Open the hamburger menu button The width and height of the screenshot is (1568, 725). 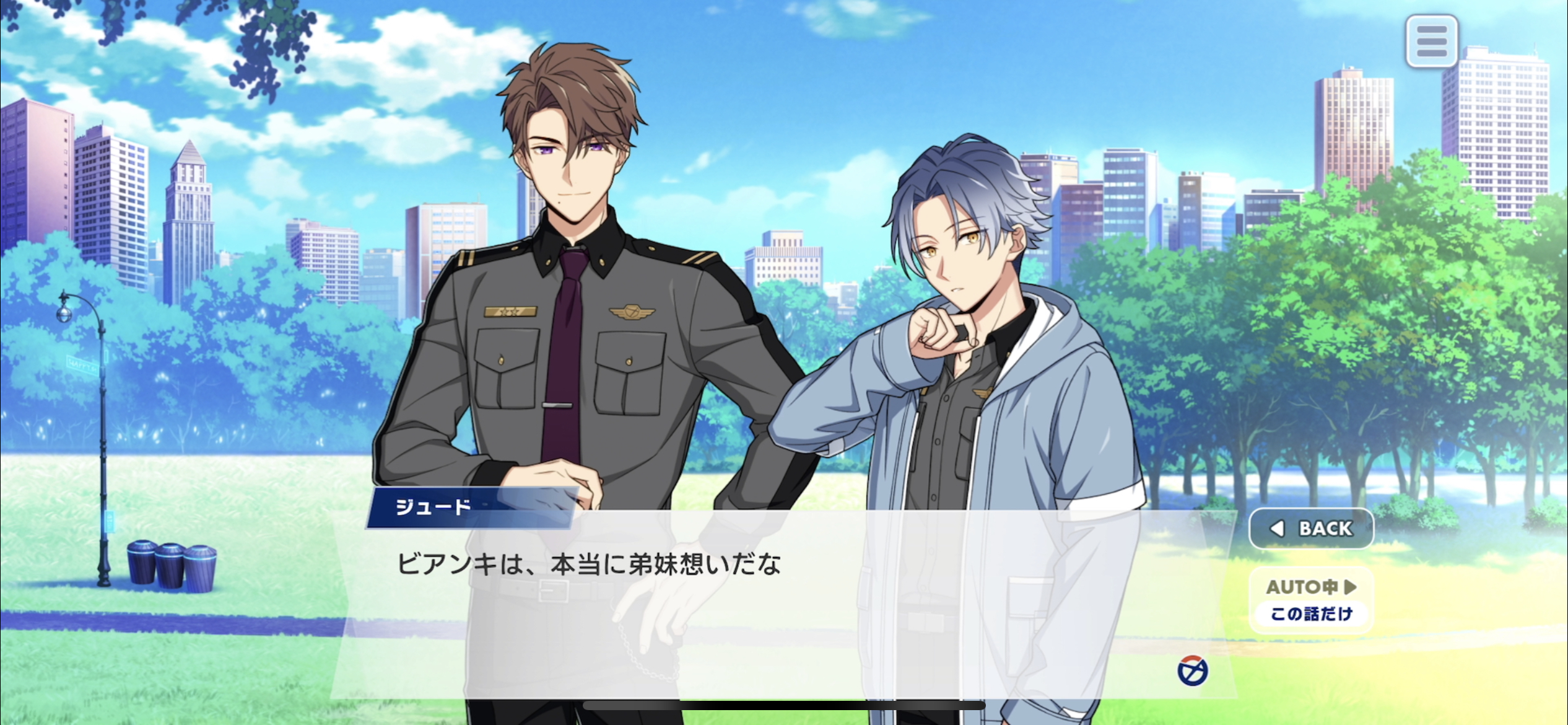click(1431, 42)
